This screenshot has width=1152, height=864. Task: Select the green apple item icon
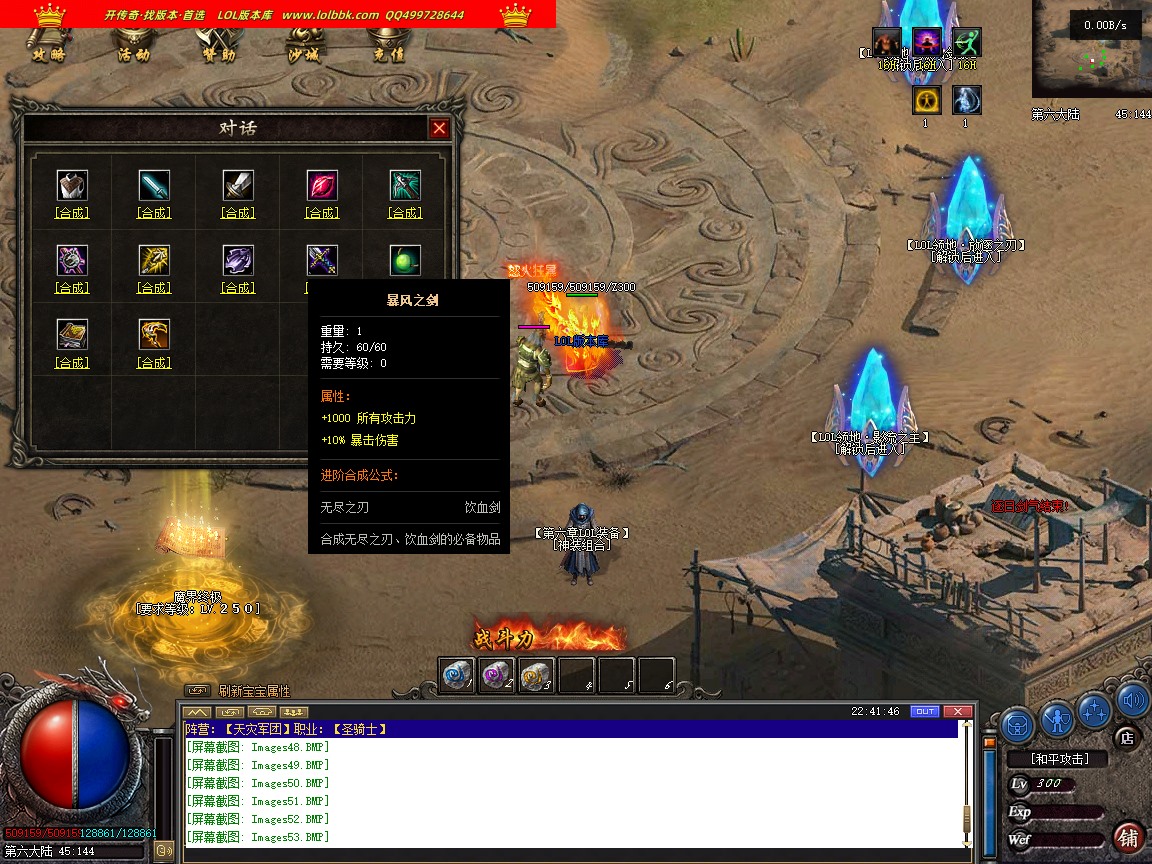point(405,260)
